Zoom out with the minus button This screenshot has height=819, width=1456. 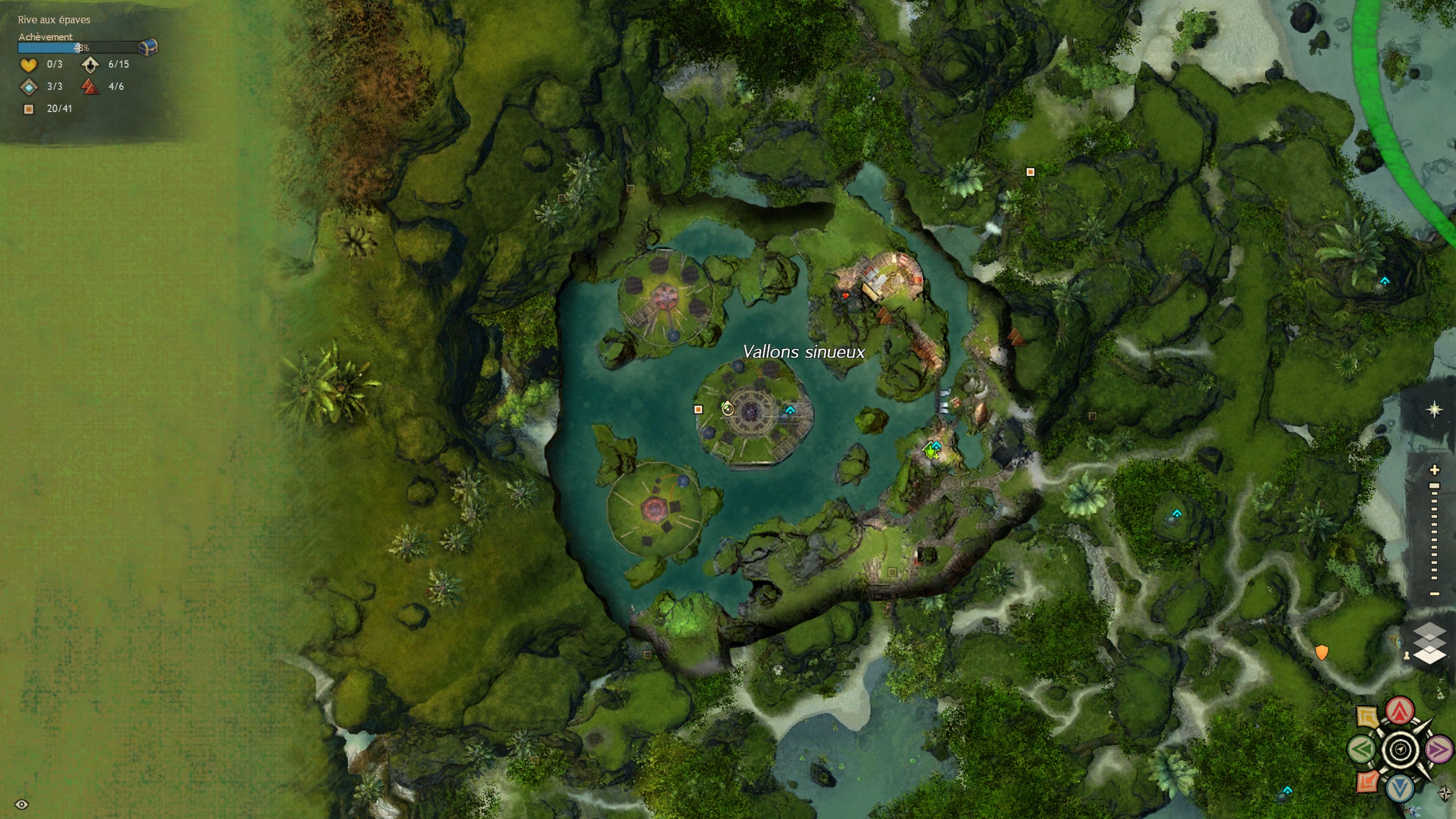pyautogui.click(x=1434, y=594)
